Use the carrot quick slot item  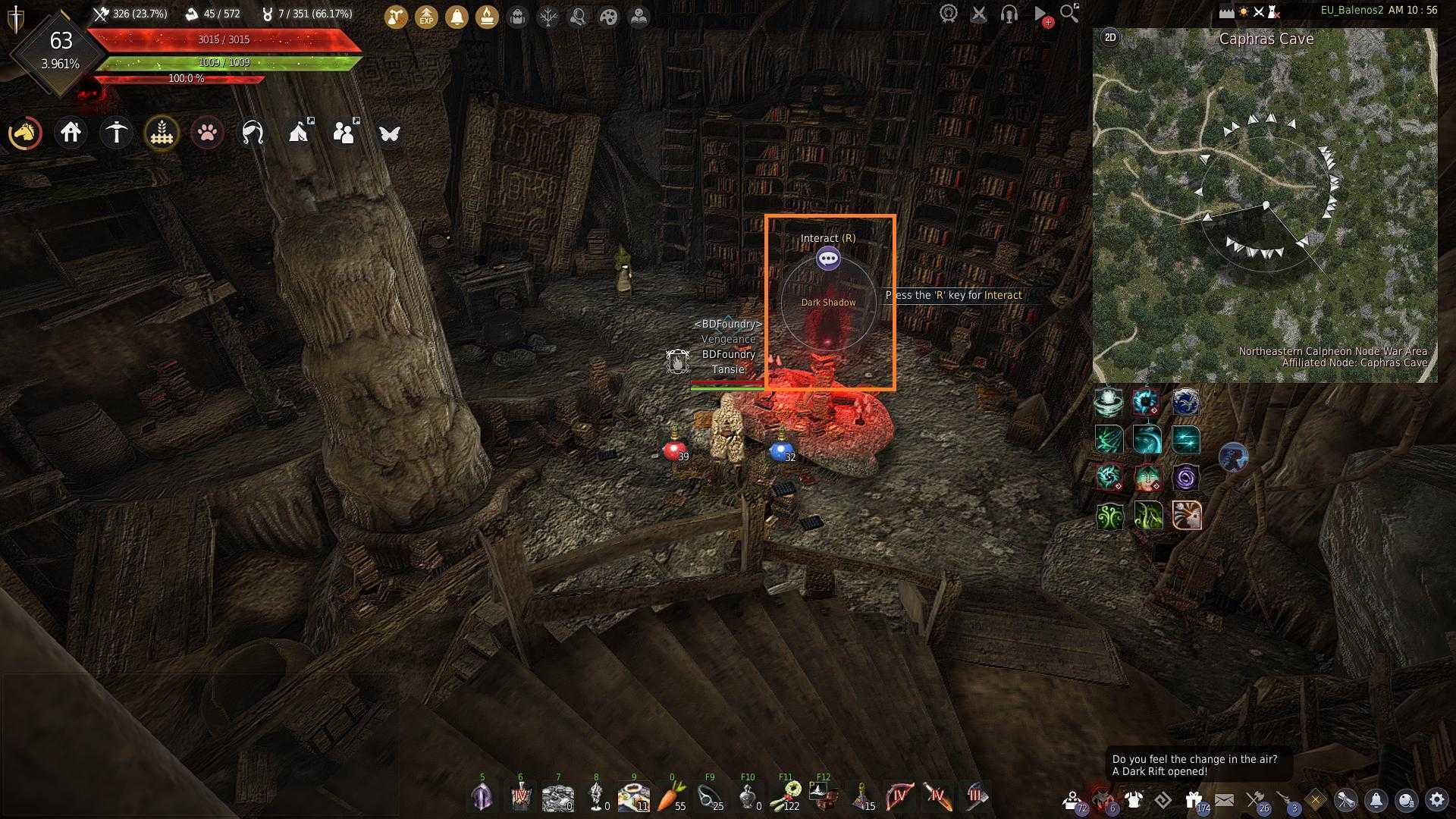(x=671, y=796)
